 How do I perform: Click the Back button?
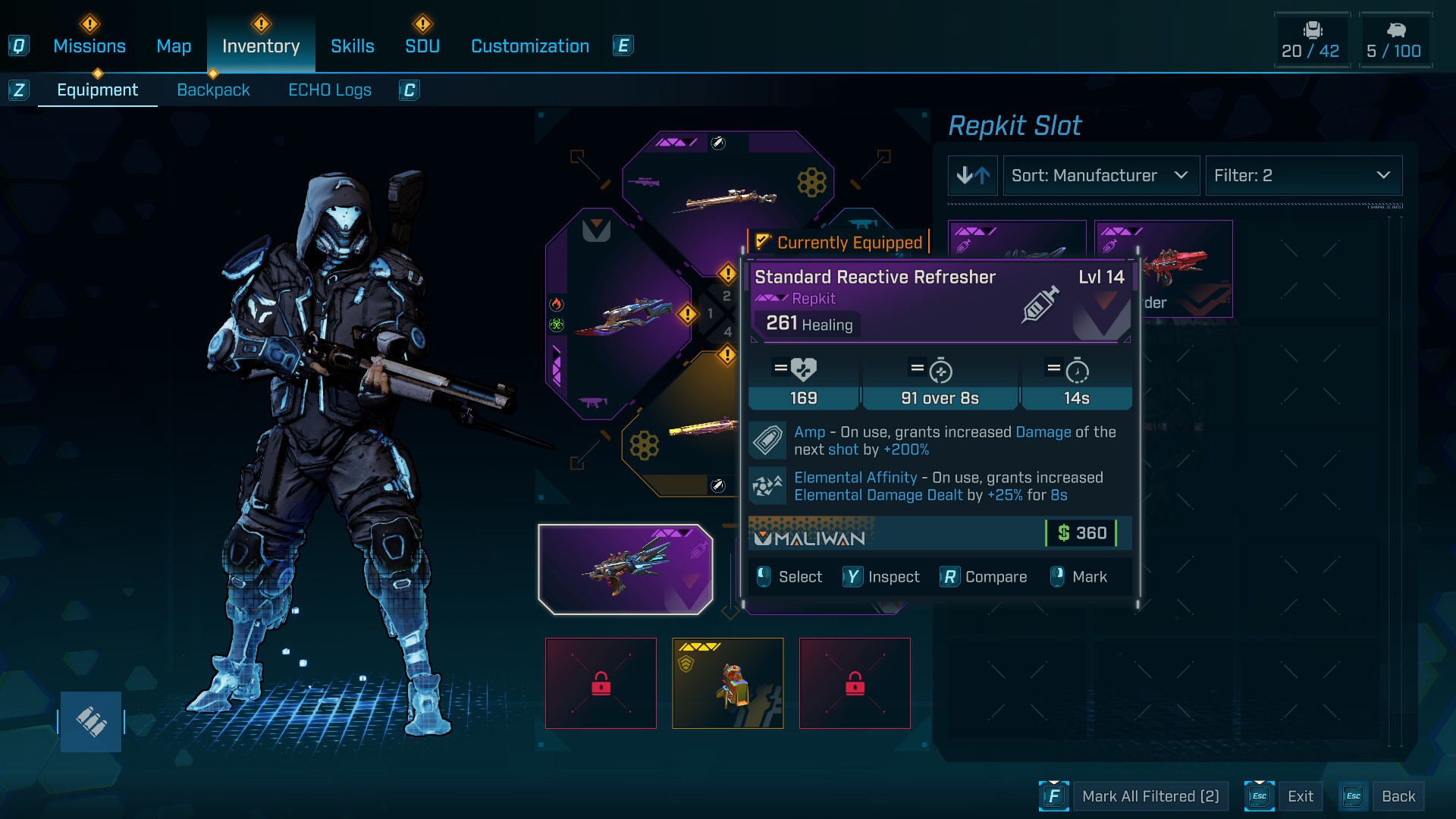tap(1398, 796)
